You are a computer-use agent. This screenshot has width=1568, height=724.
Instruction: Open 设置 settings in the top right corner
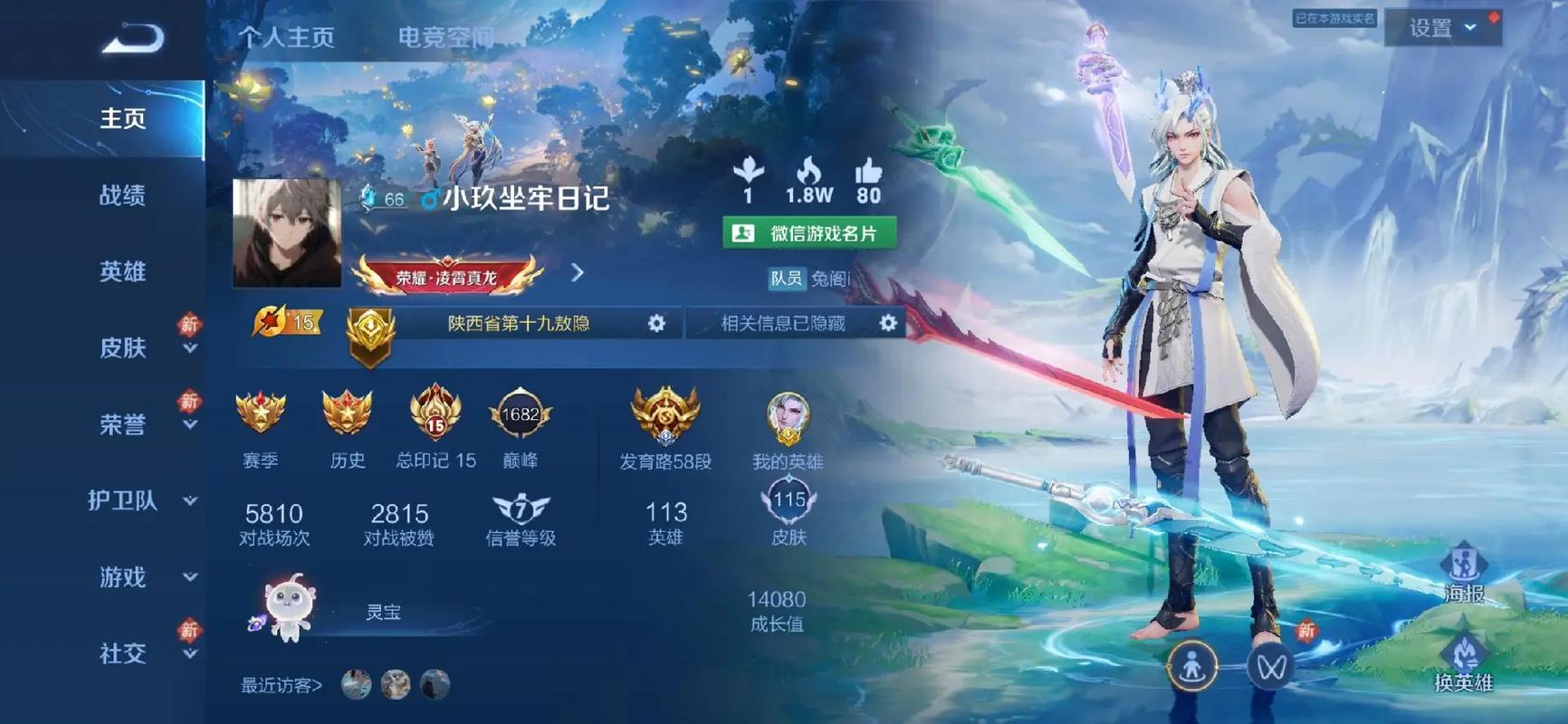(1440, 28)
